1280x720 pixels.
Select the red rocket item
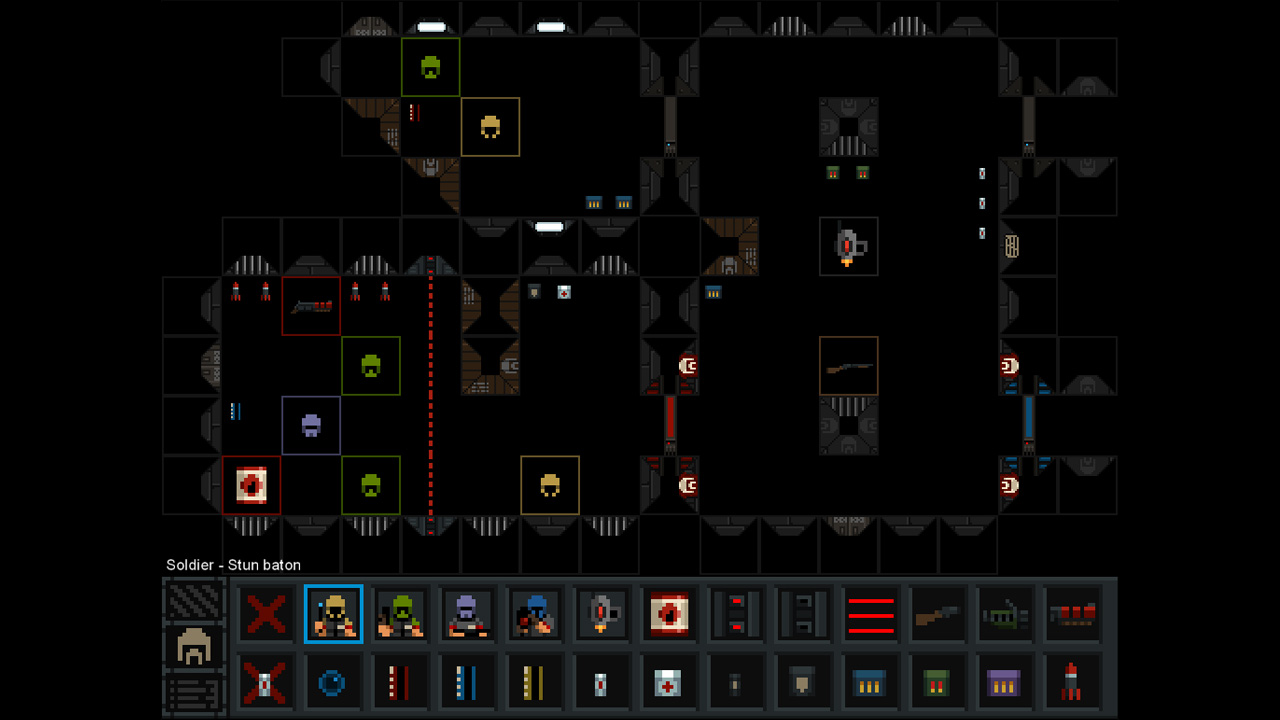click(1070, 682)
